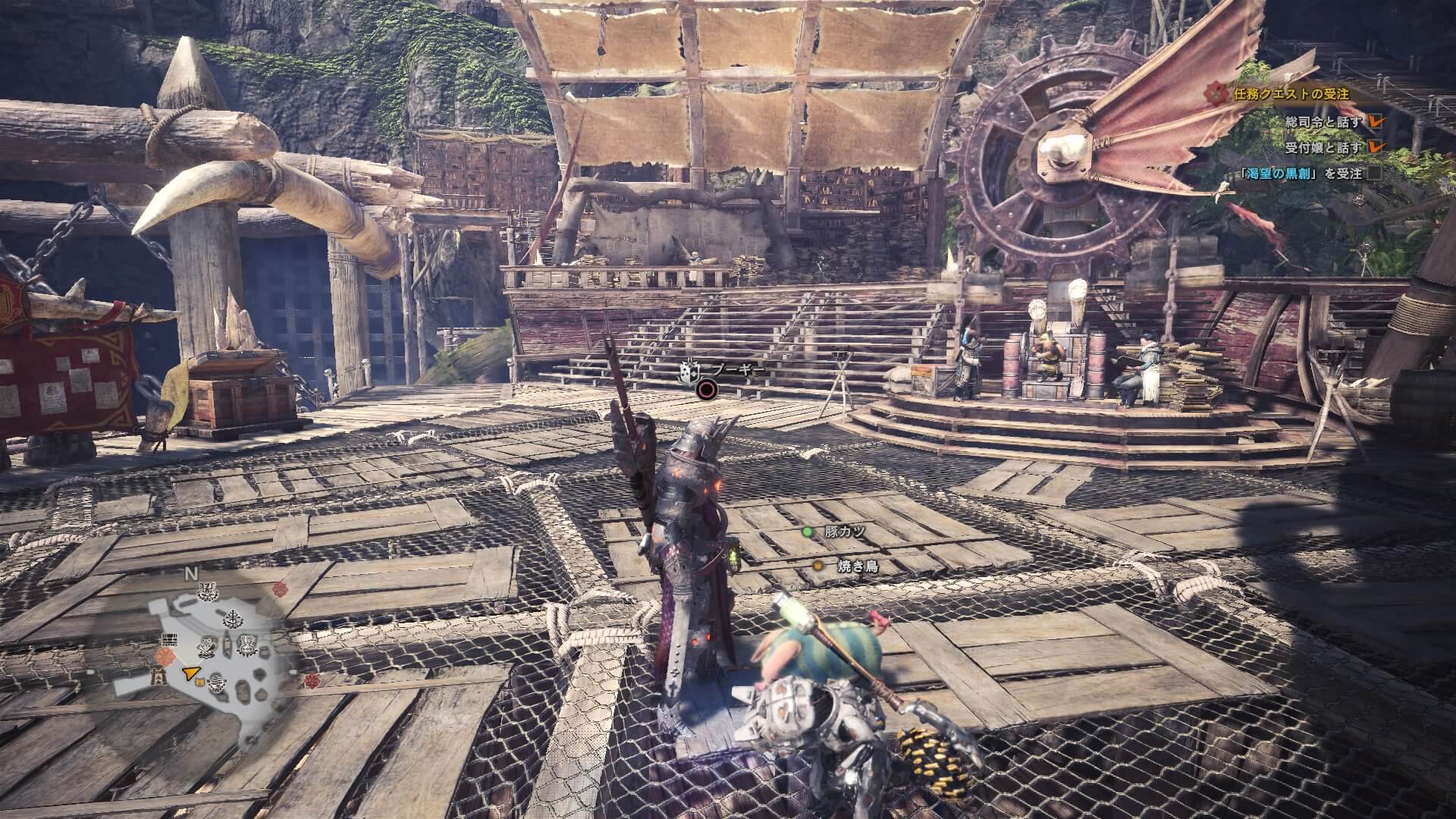Select the small orange Palico marker on the minimap
This screenshot has height=819, width=1456.
click(200, 682)
